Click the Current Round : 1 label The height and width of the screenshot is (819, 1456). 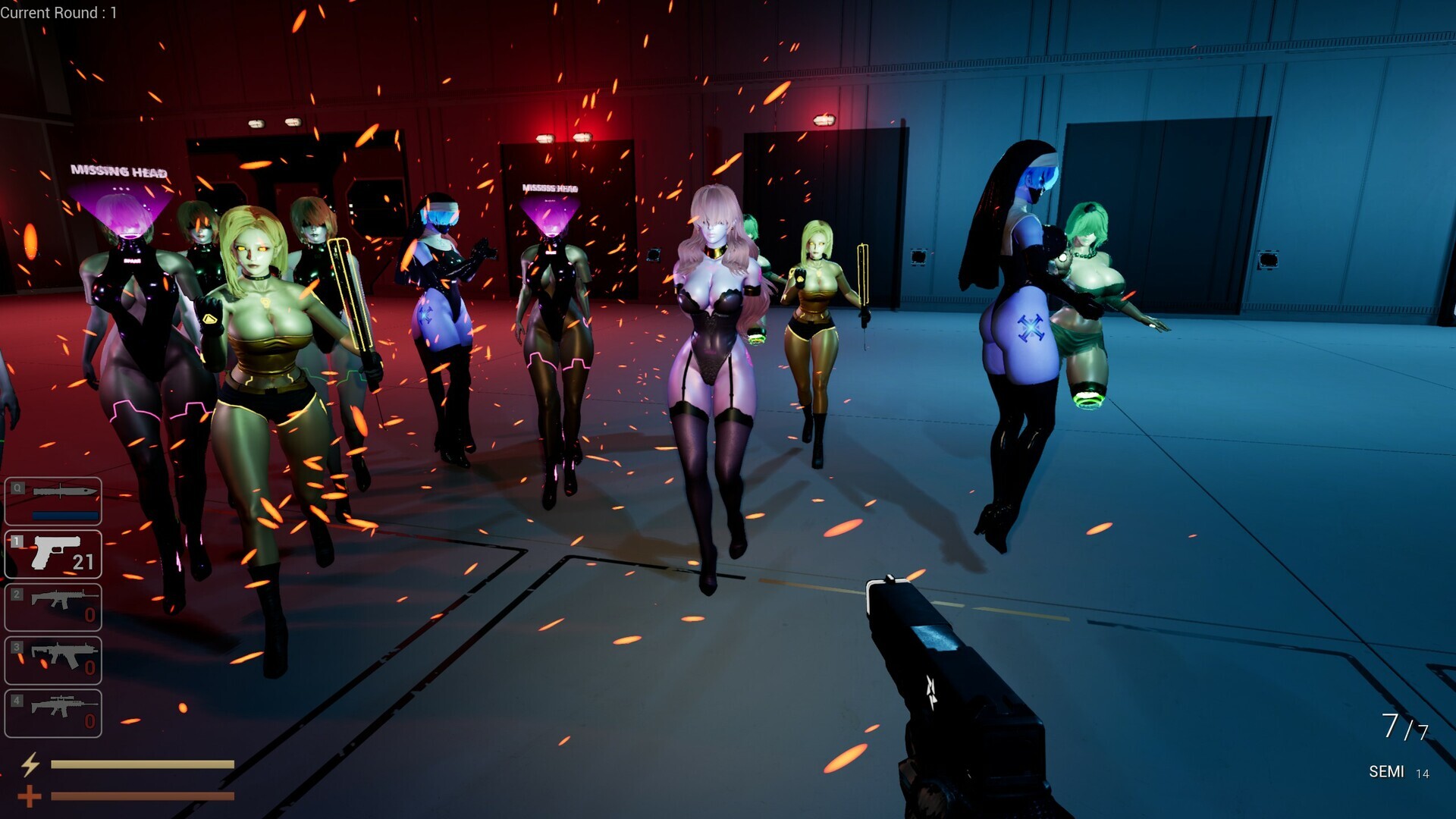tap(59, 13)
